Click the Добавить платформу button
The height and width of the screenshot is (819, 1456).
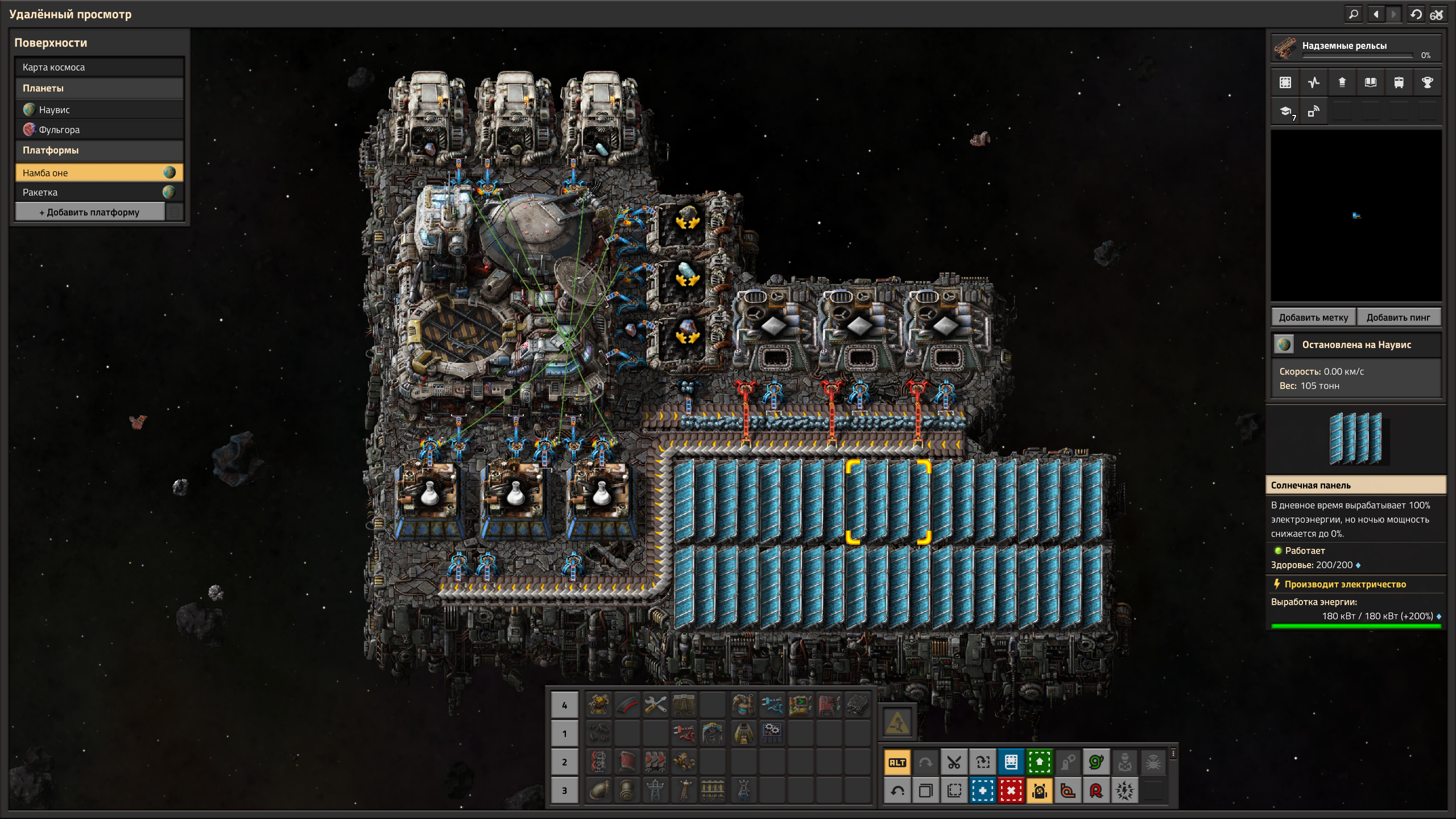(x=90, y=212)
